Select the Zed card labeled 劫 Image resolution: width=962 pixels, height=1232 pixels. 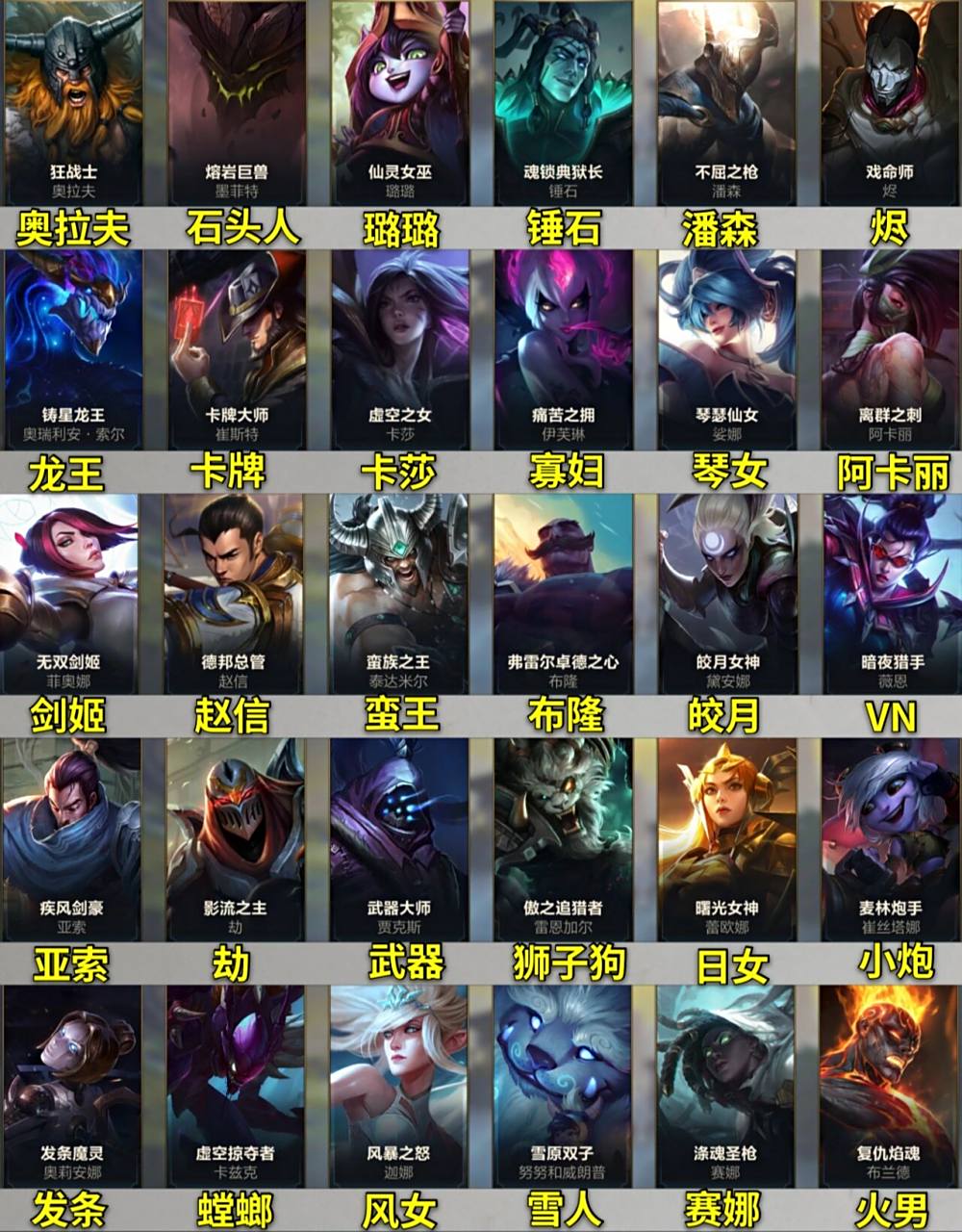coord(236,839)
